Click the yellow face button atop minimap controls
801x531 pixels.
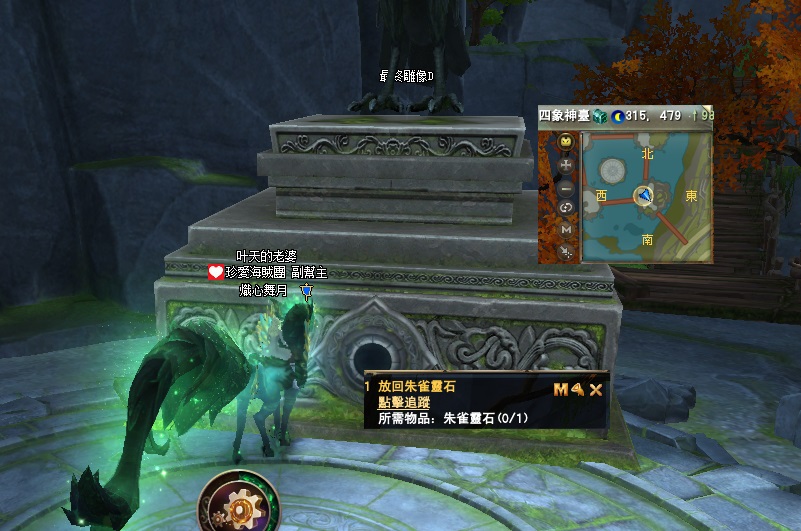[566, 142]
